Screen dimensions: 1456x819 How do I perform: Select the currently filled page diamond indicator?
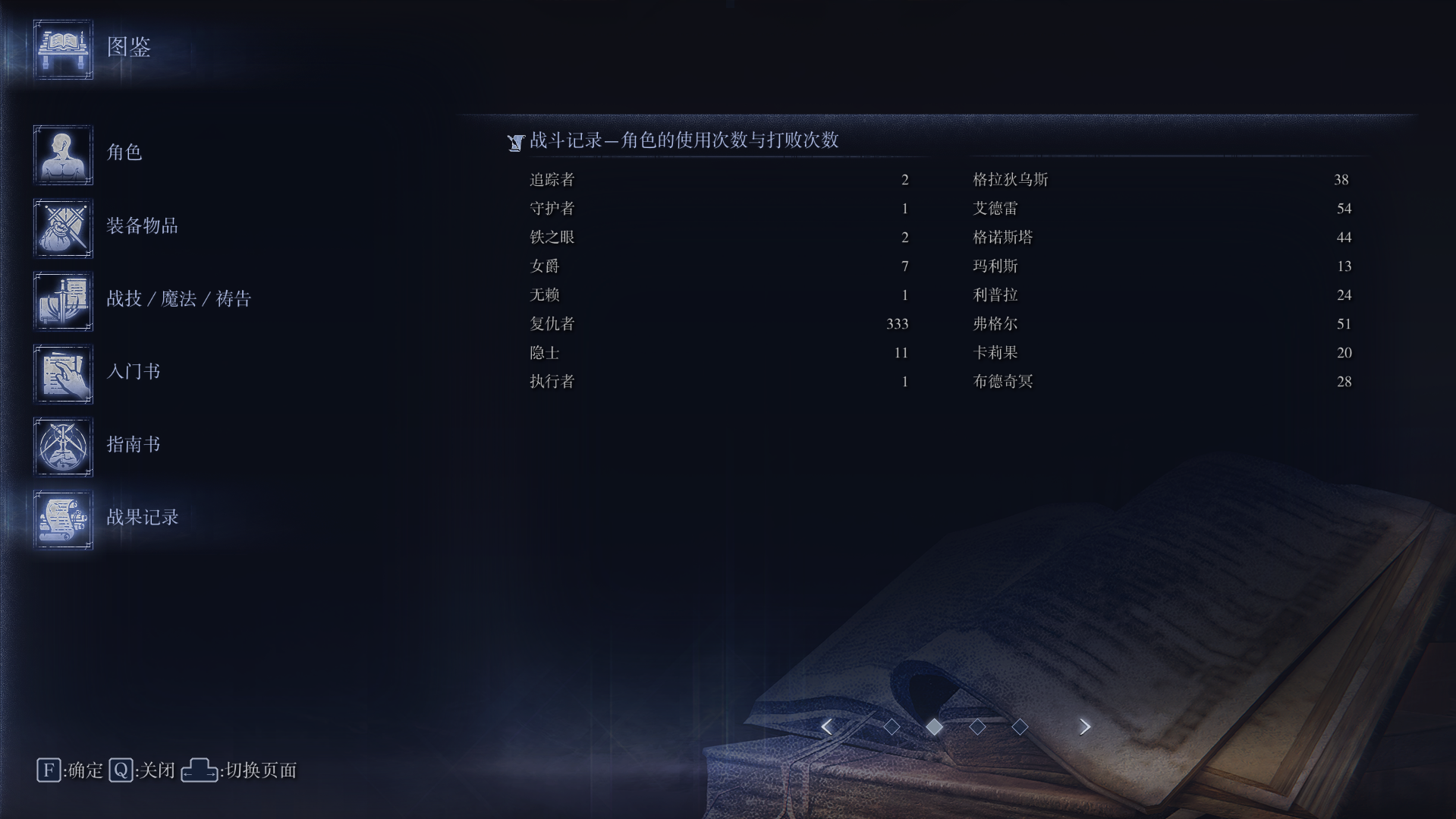tap(935, 726)
